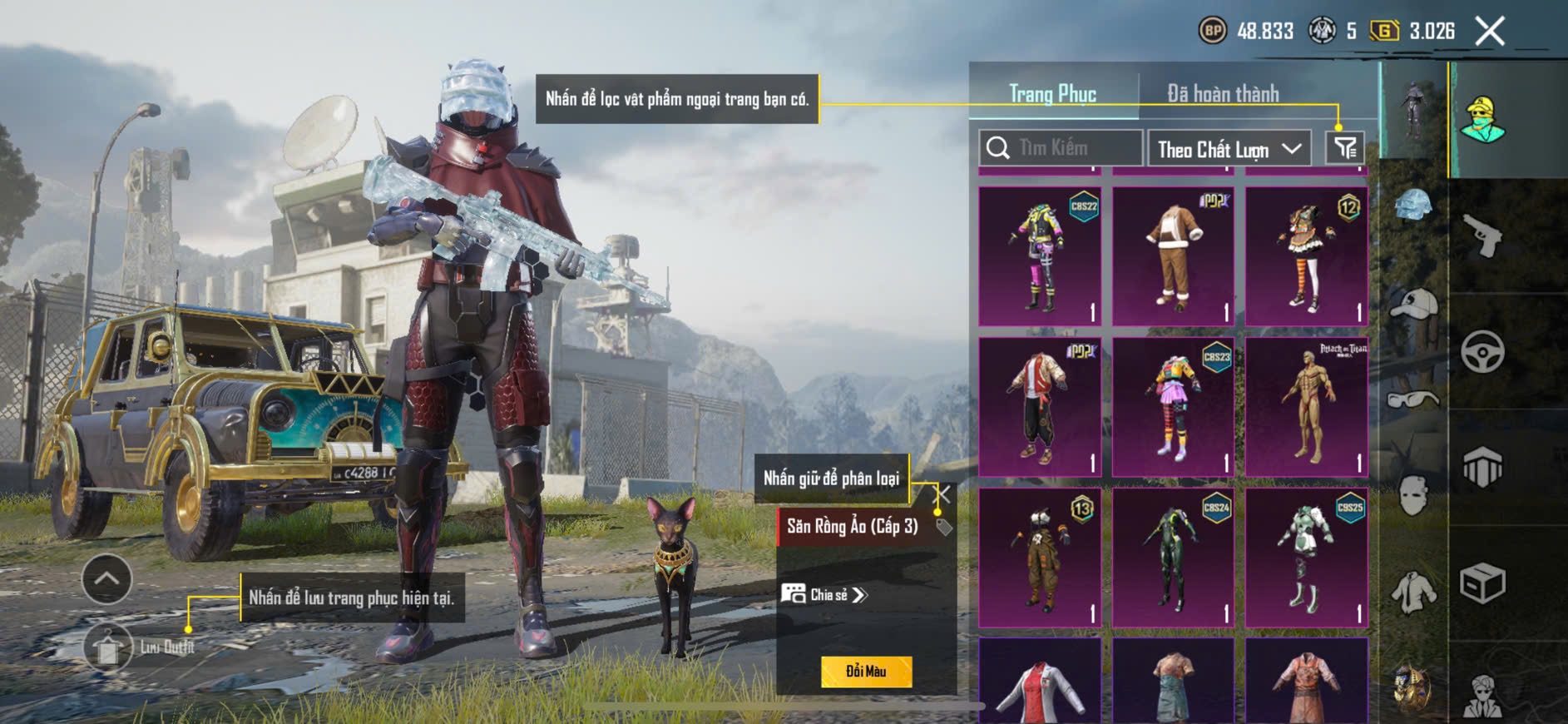Close the wardrobe with the X button
The image size is (1568, 724).
[1489, 32]
